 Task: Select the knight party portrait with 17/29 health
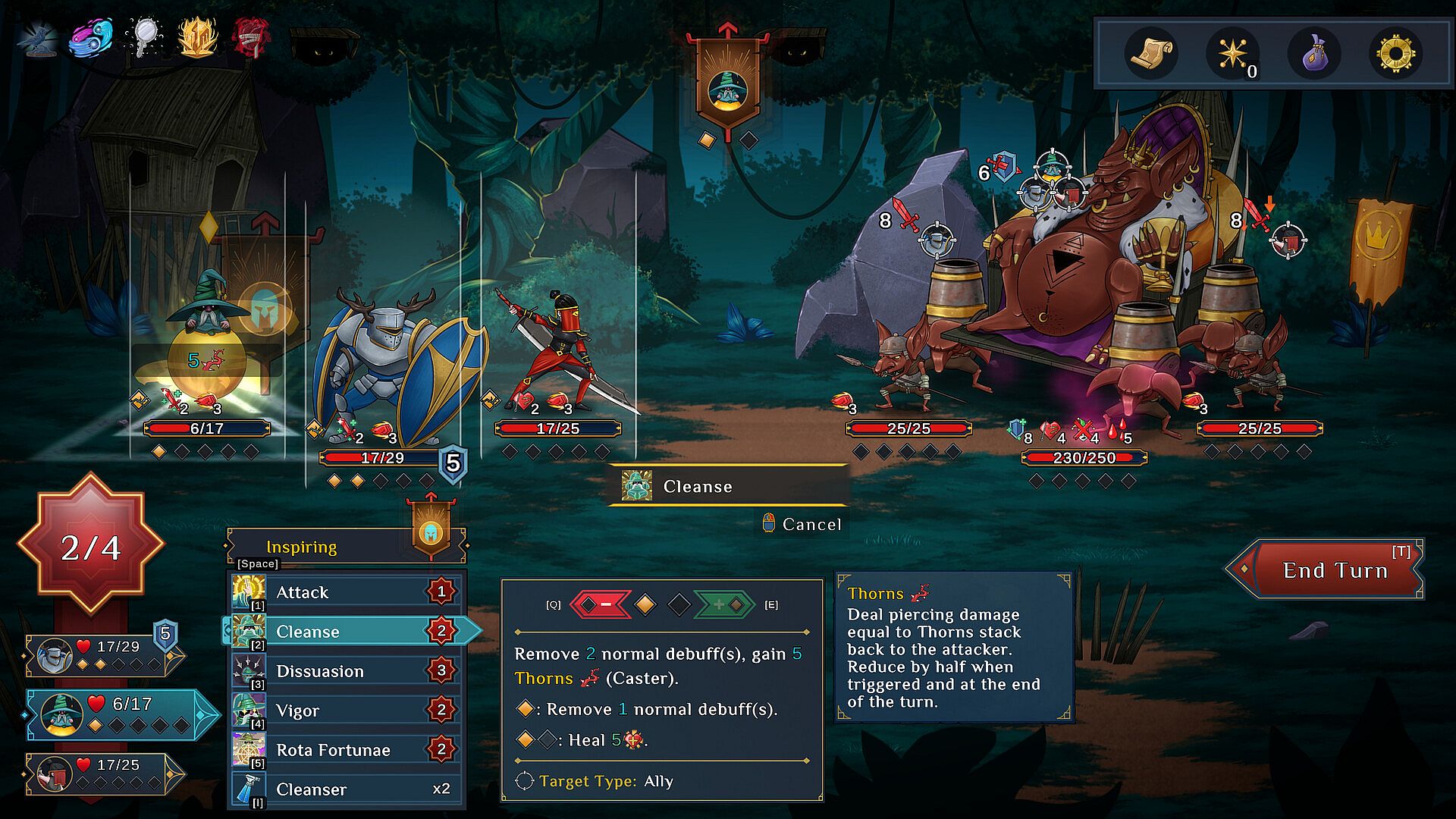pos(102,654)
